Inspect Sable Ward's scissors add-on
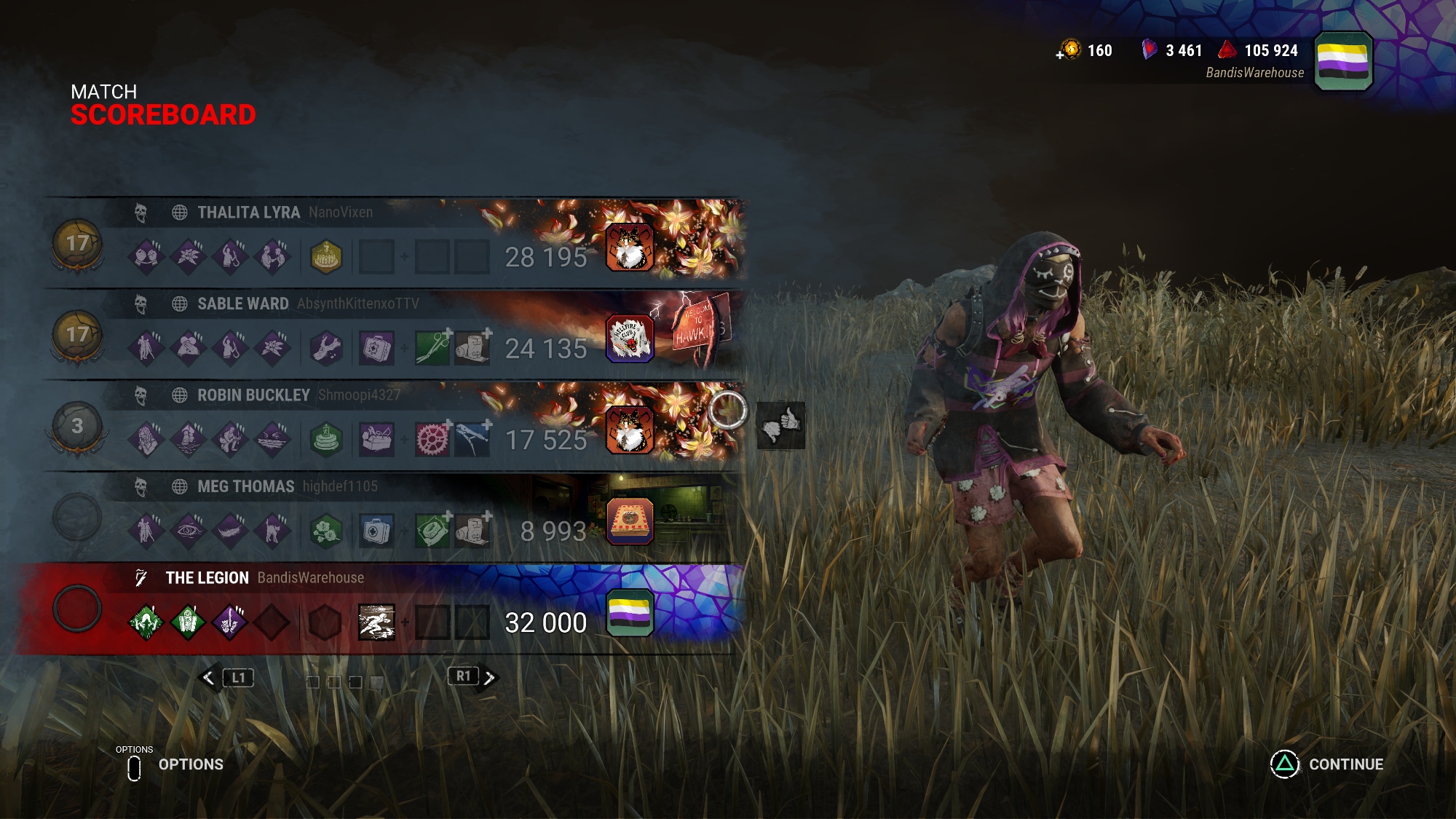 point(432,348)
